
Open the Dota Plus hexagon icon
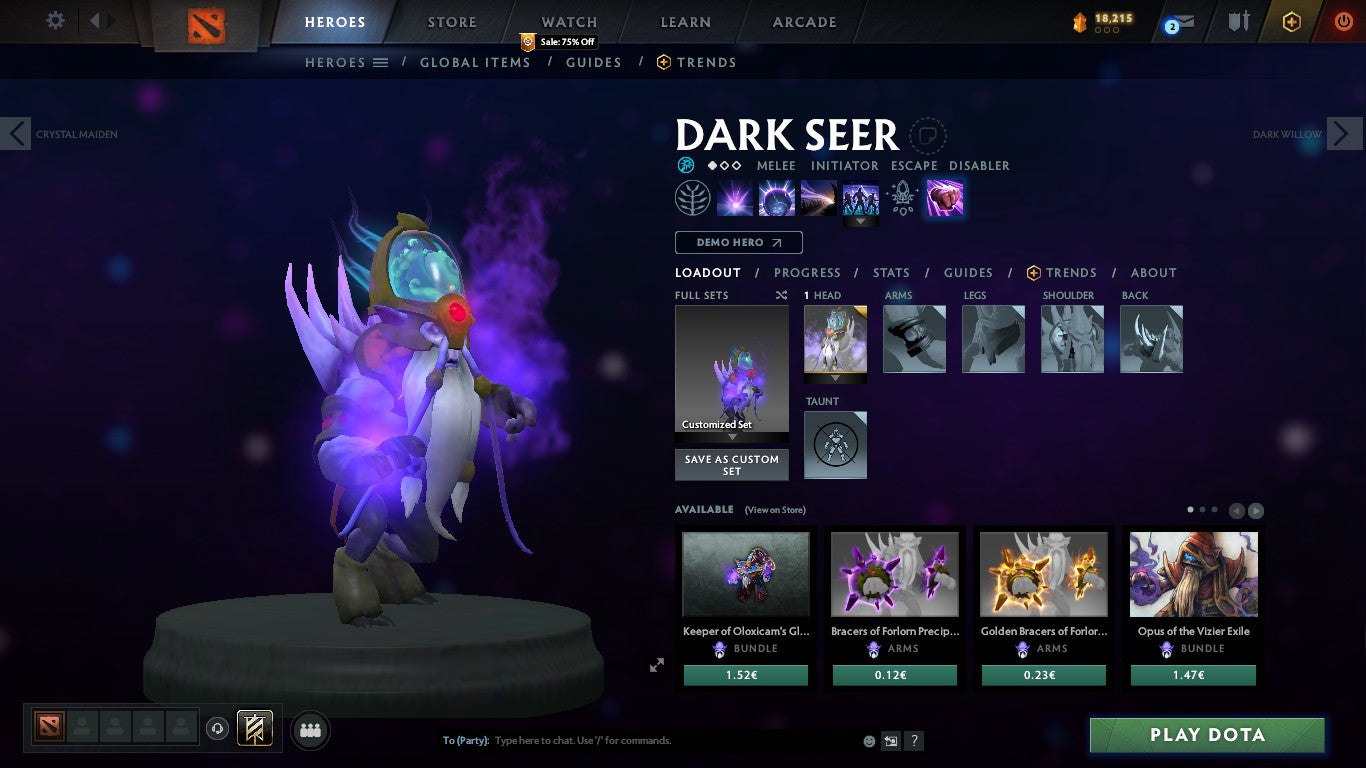tap(1290, 20)
